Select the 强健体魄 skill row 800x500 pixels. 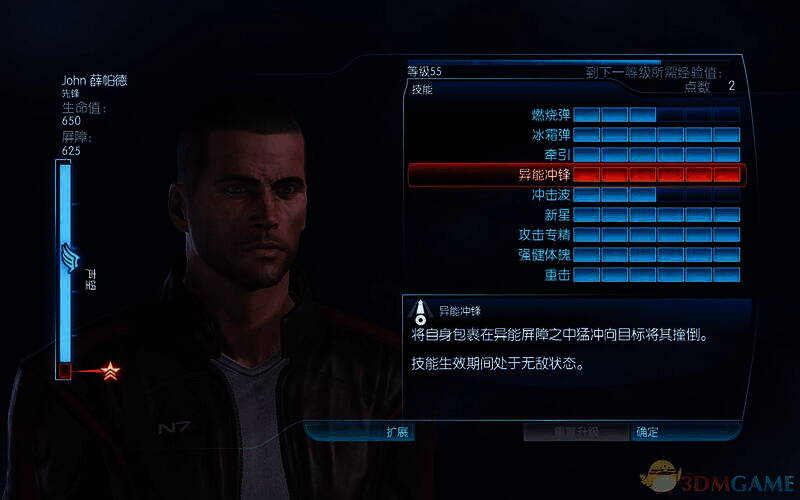click(575, 254)
